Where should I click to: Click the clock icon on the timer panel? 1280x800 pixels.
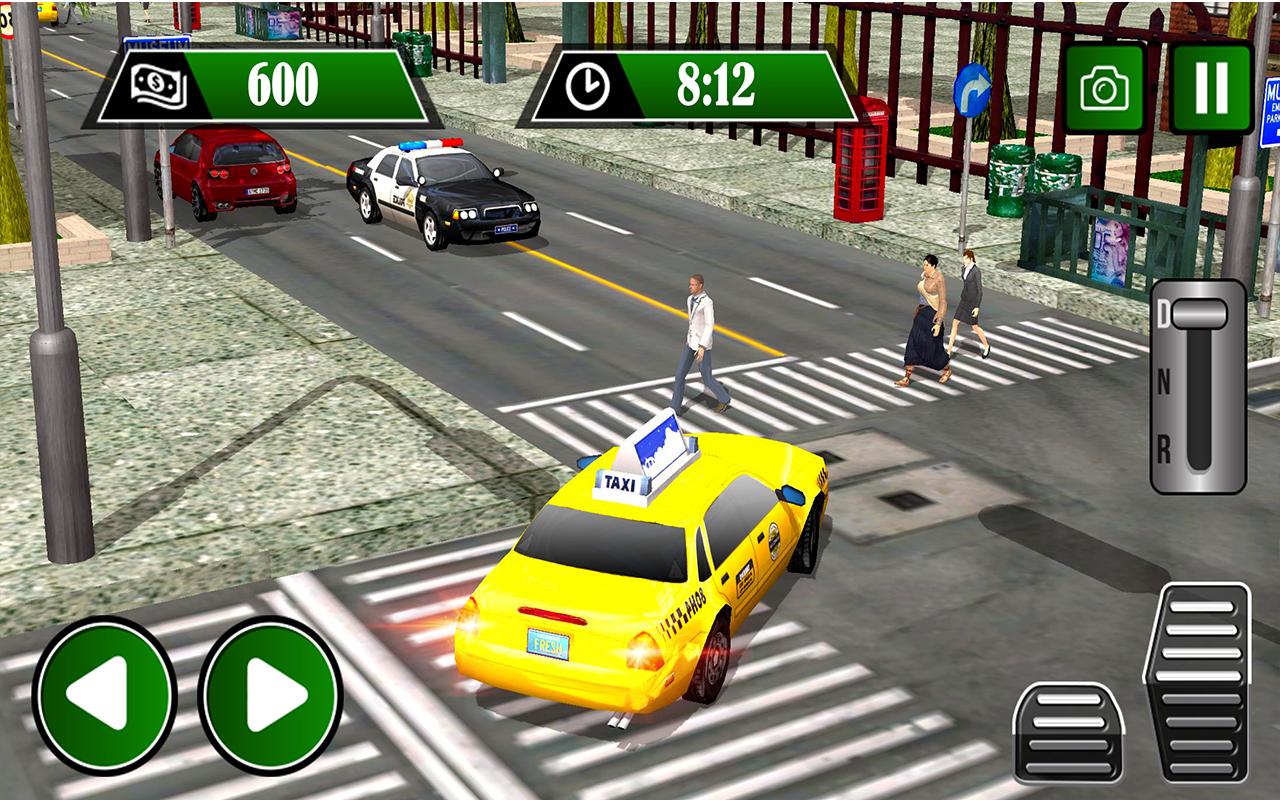coord(586,84)
